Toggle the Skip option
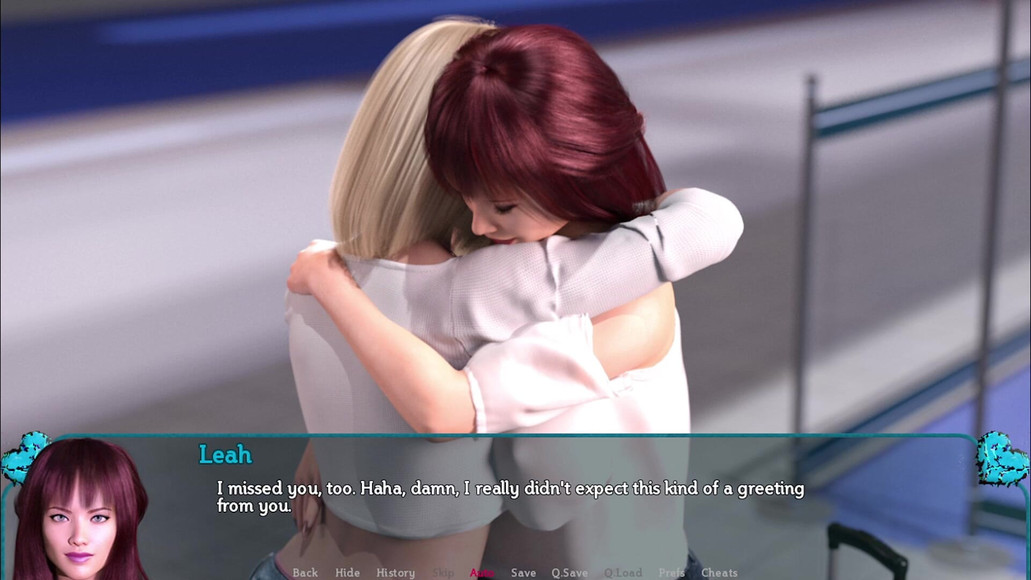1031x580 pixels. (x=442, y=573)
